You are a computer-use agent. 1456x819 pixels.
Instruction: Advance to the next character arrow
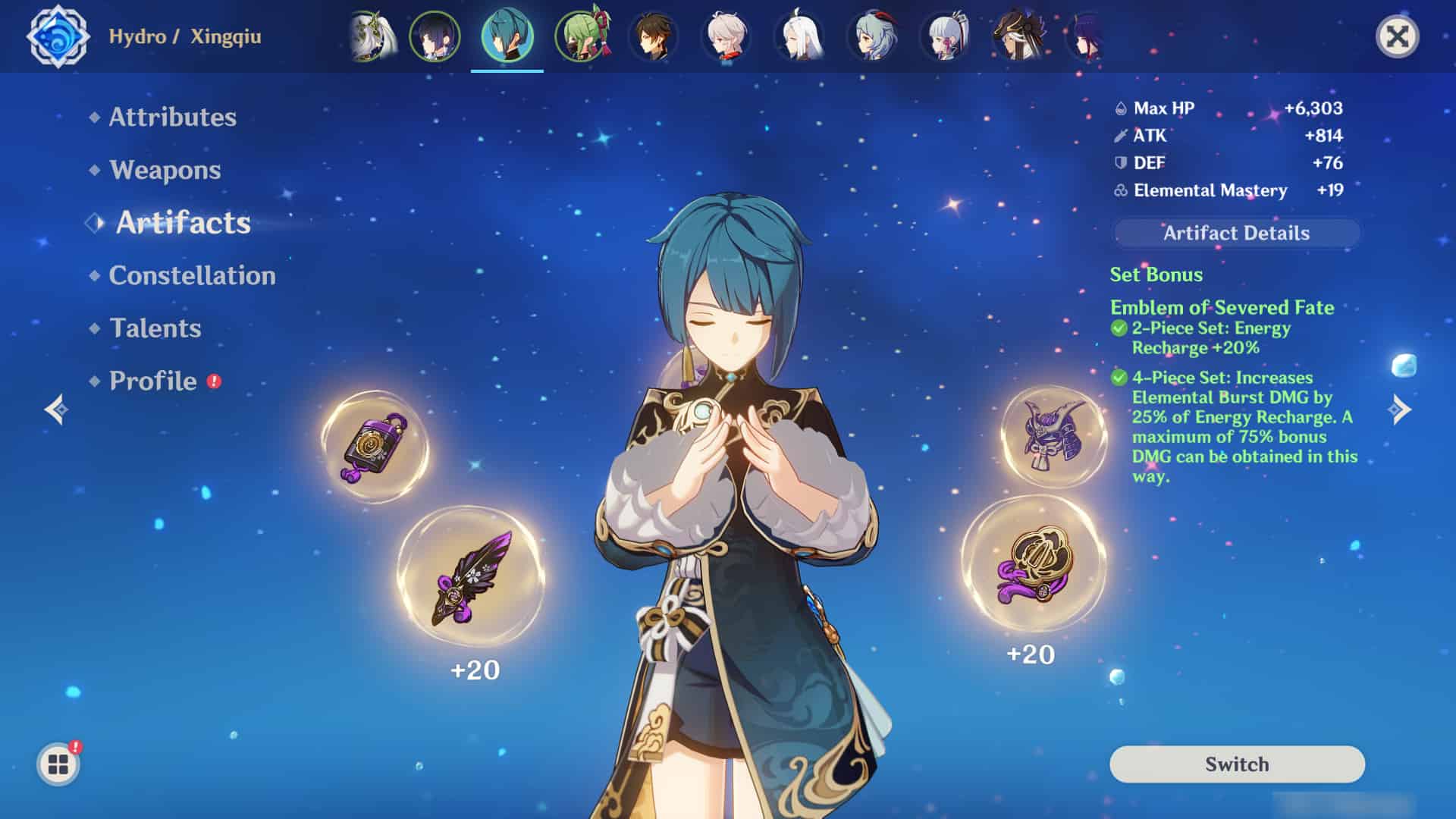point(1399,409)
